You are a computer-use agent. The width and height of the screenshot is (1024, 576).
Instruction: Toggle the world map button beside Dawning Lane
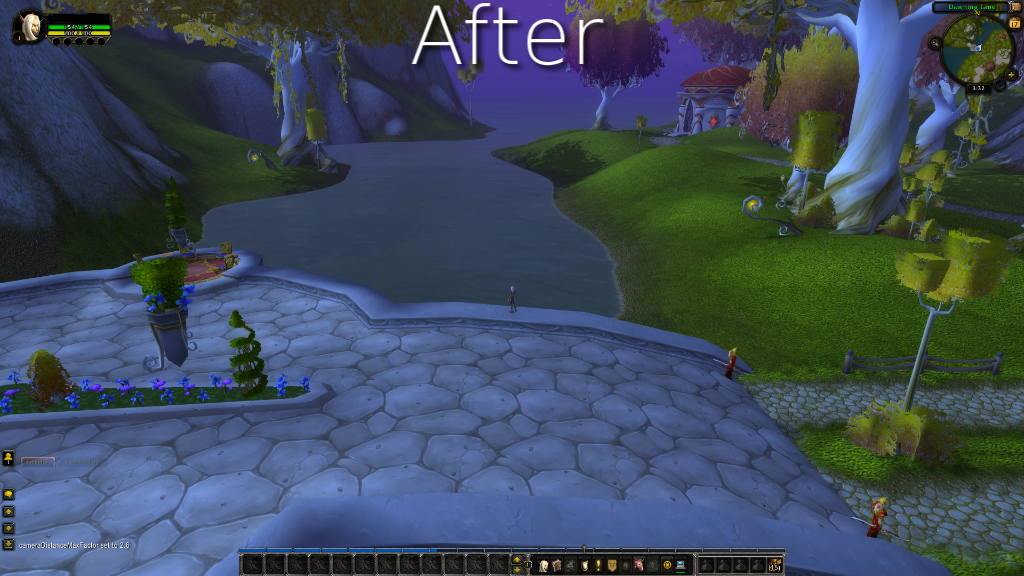(x=1015, y=7)
